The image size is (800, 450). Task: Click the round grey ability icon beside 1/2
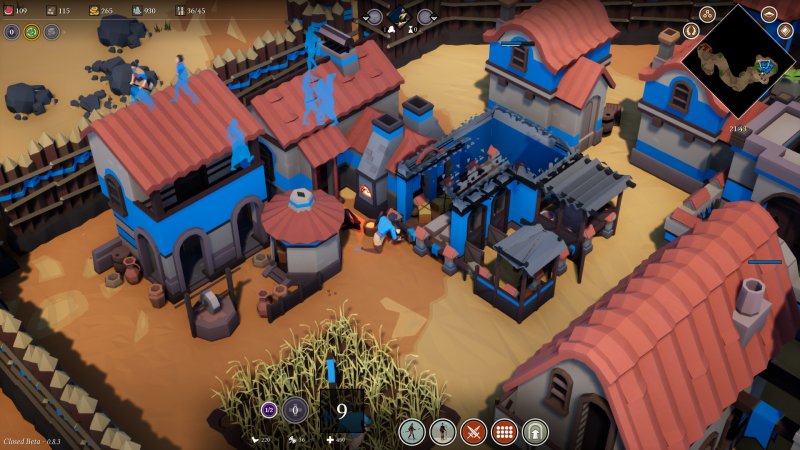click(295, 408)
